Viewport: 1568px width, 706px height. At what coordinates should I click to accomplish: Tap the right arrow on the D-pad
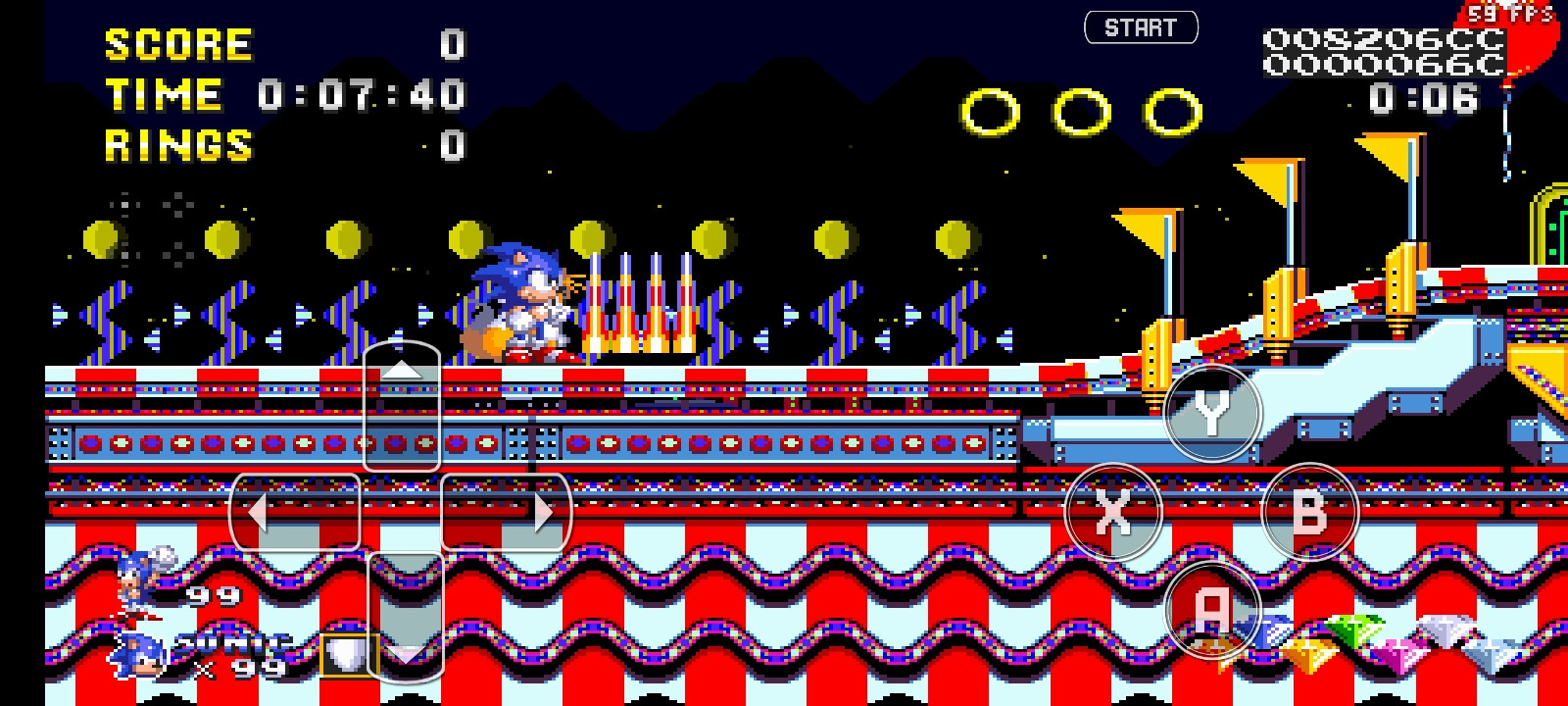pyautogui.click(x=507, y=511)
